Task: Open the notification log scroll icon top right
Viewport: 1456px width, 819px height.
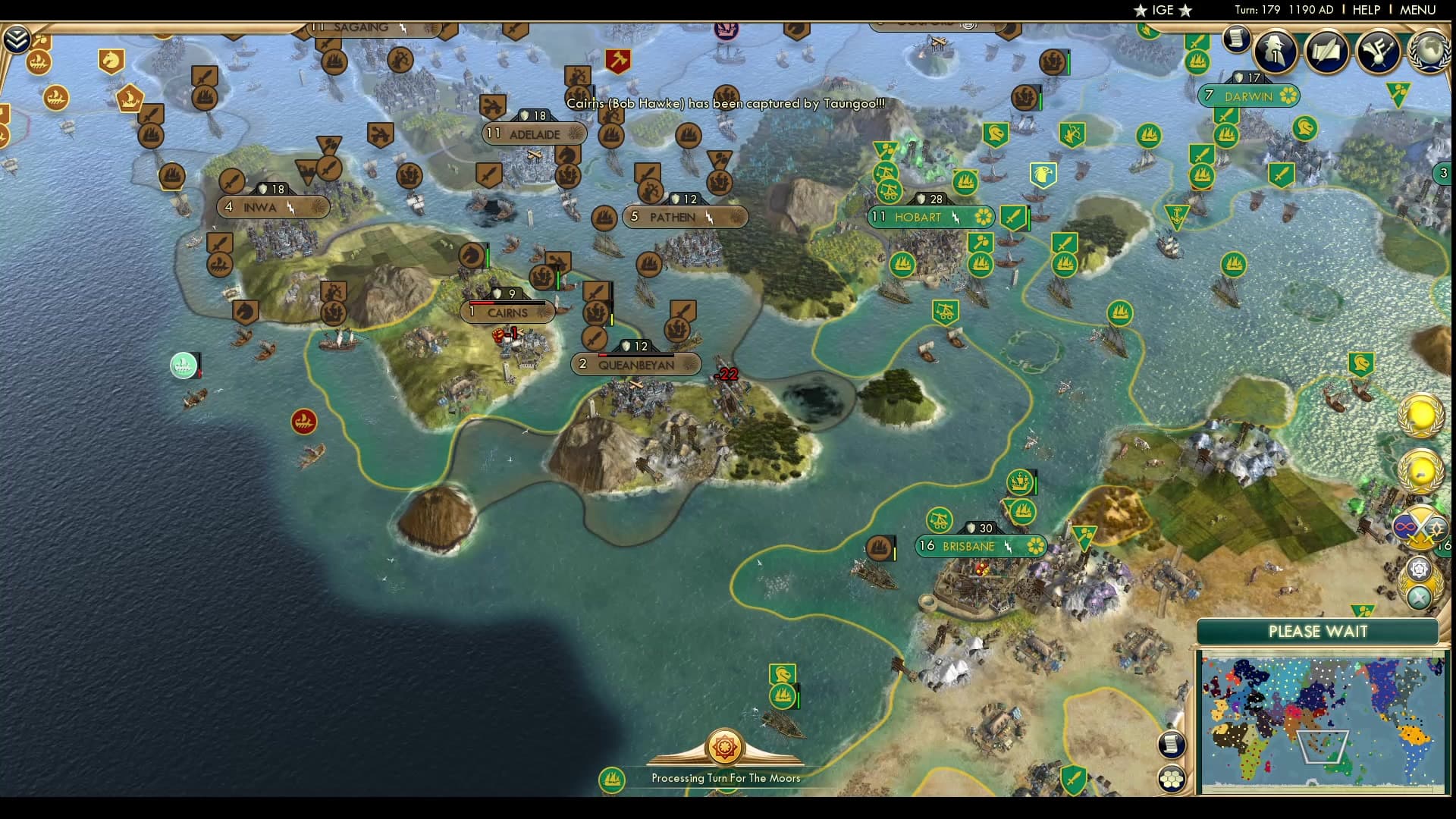Action: click(1236, 40)
